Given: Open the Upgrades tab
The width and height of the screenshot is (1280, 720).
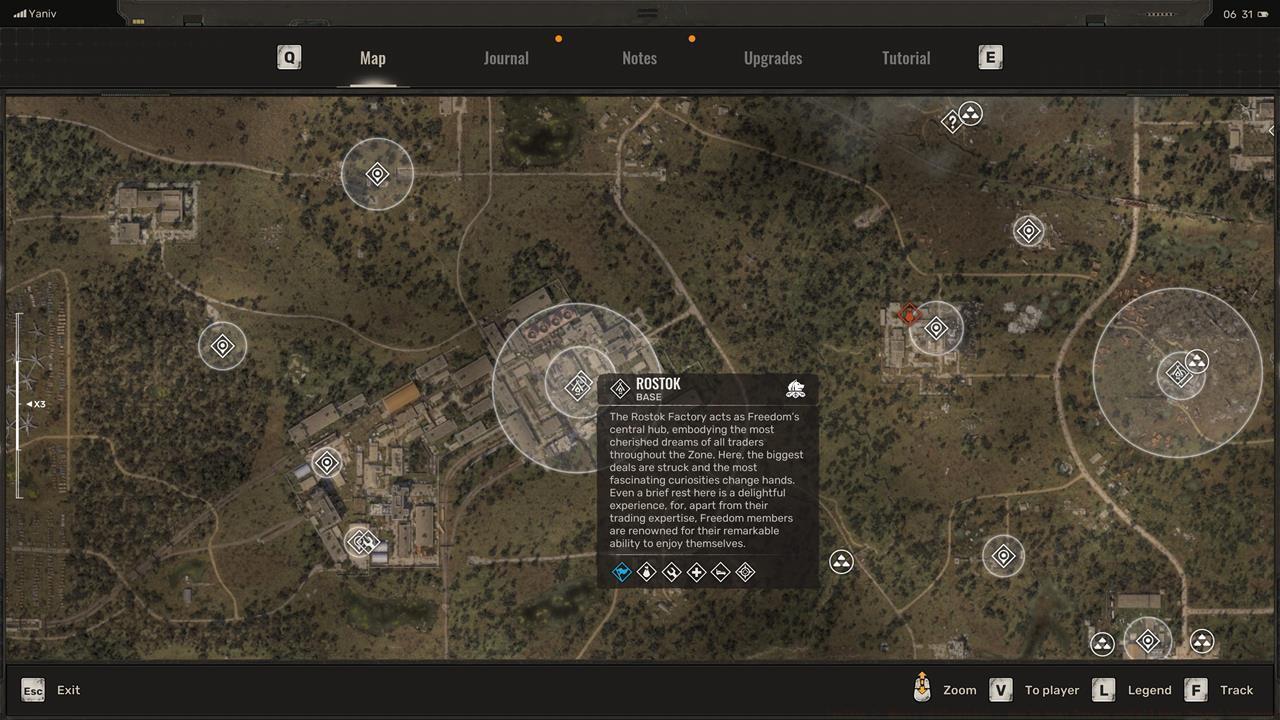Looking at the screenshot, I should [x=772, y=58].
